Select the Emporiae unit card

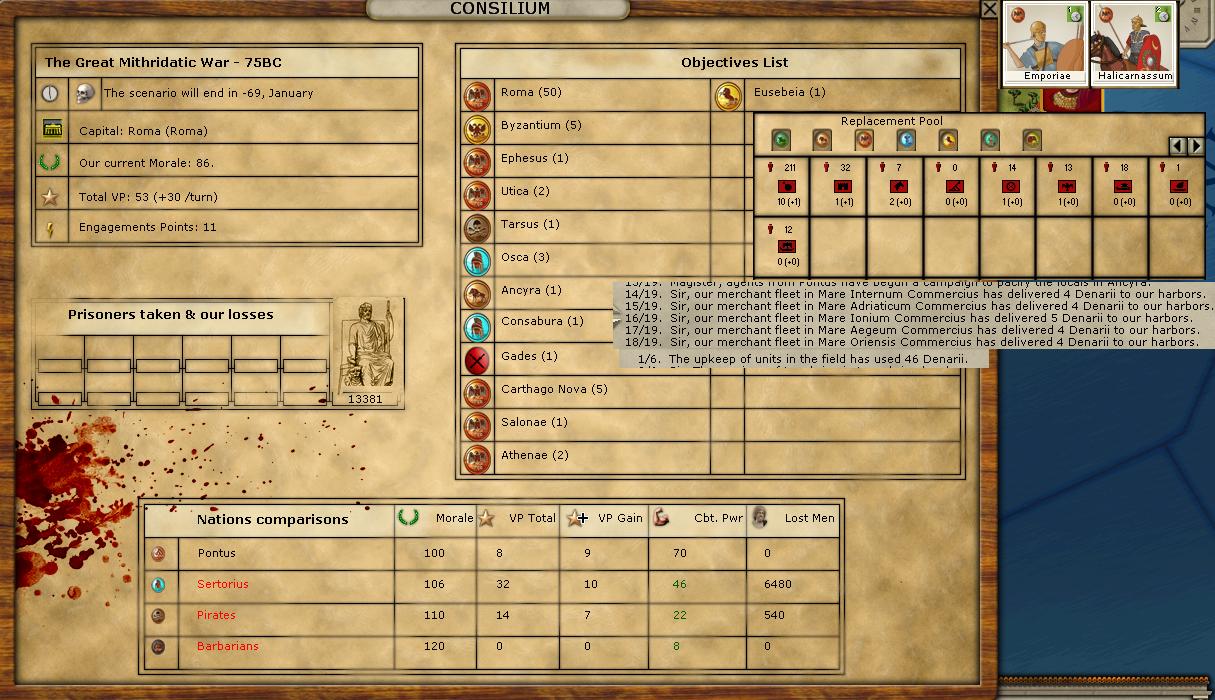point(1046,42)
